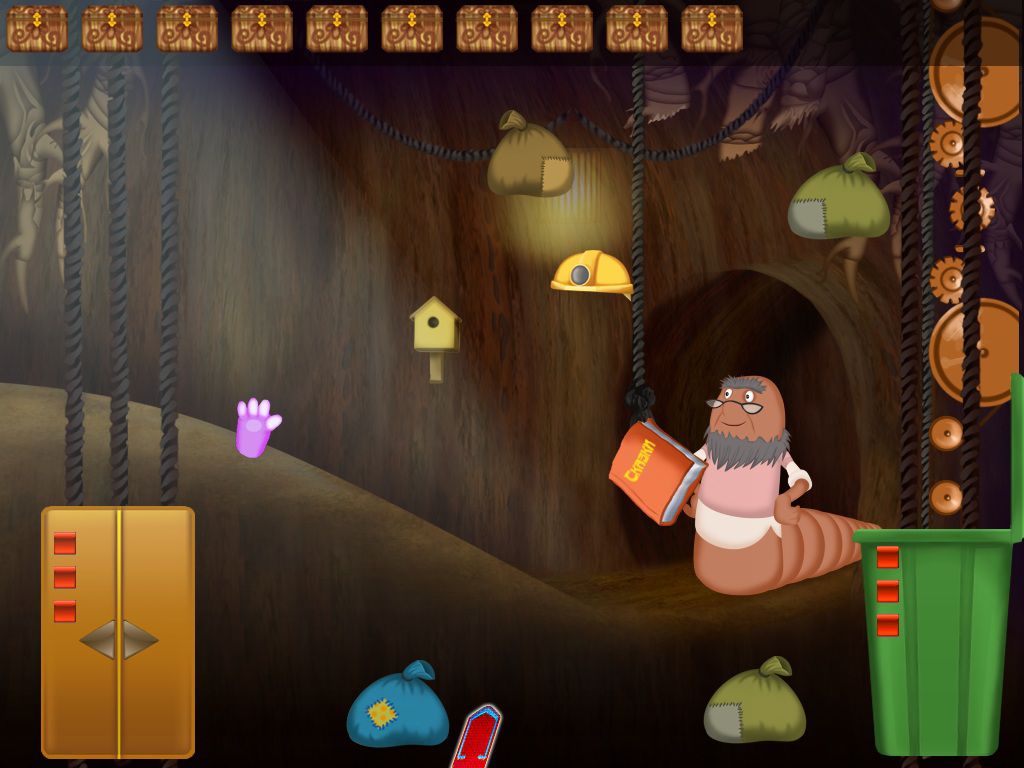The width and height of the screenshot is (1024, 768).
Task: Pick the yellow miner's helmet
Action: coord(591,272)
